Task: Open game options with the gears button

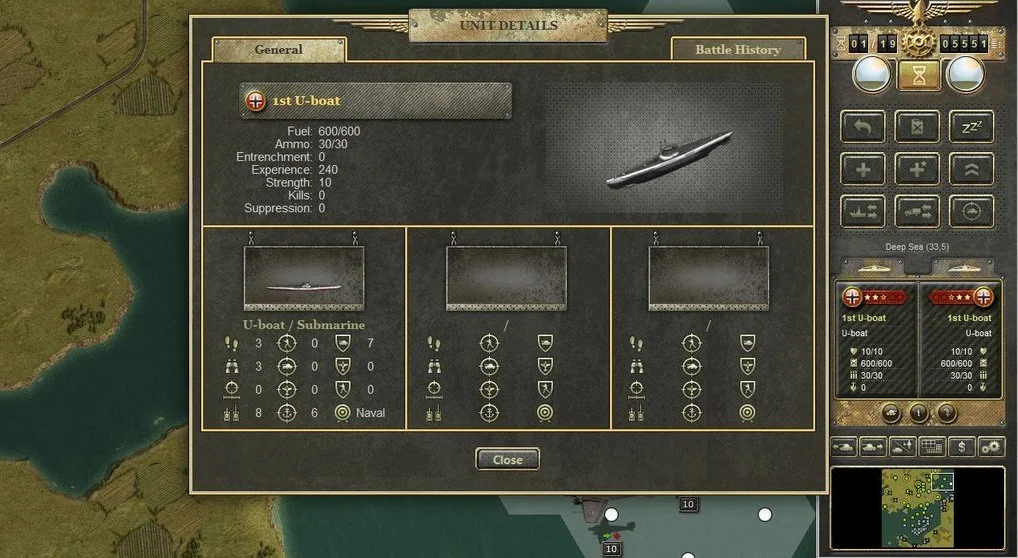Action: tap(991, 446)
